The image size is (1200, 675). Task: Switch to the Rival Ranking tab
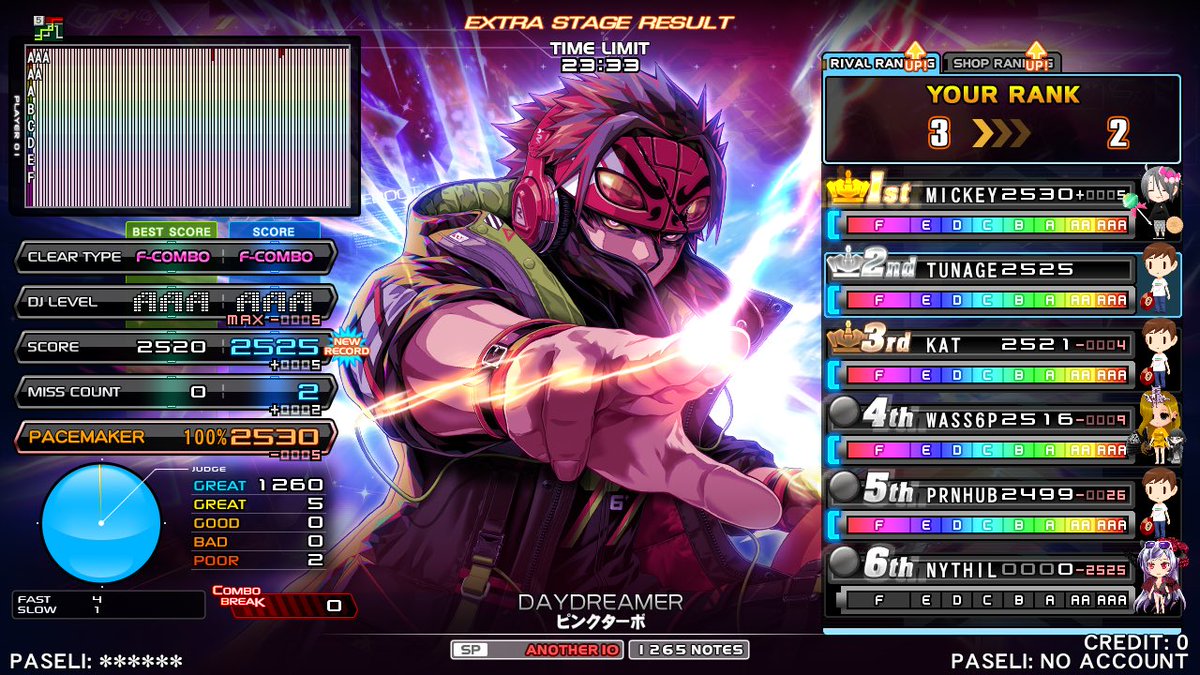pyautogui.click(x=880, y=63)
